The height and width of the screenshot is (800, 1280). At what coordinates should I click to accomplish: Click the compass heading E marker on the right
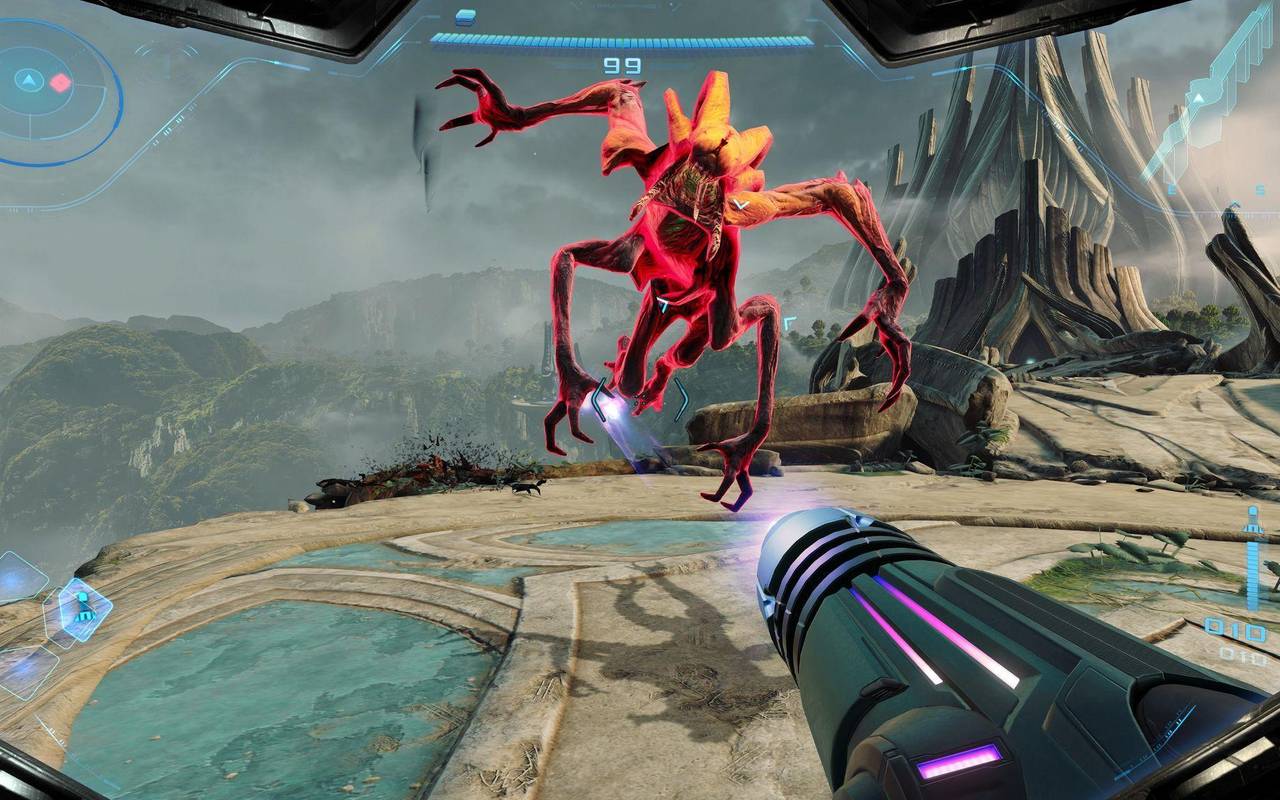point(1171,189)
